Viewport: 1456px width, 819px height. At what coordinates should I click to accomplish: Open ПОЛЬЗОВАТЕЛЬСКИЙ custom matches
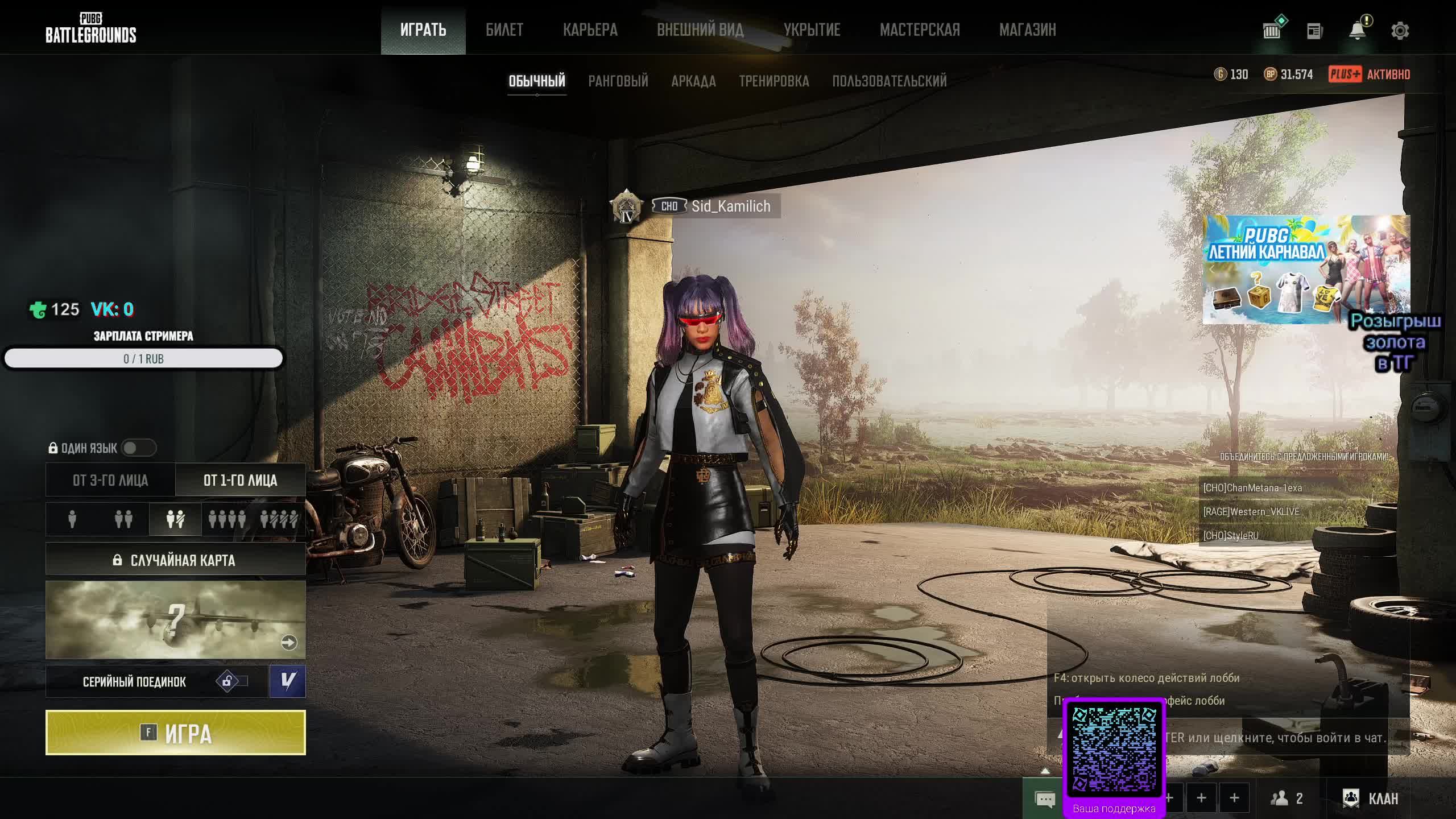coord(889,81)
